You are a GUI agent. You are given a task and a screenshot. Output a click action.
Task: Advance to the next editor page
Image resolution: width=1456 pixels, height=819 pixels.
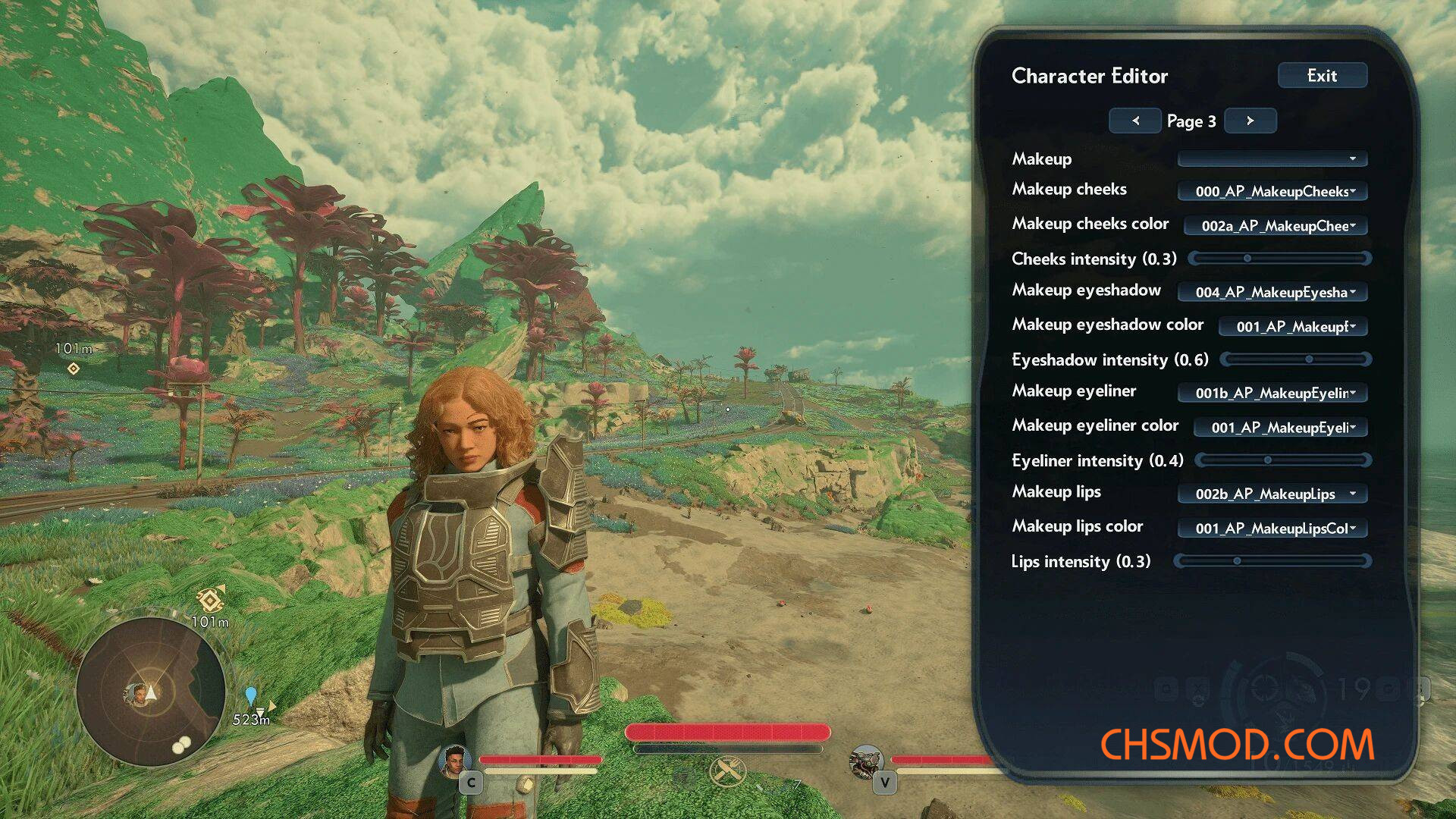click(1250, 121)
